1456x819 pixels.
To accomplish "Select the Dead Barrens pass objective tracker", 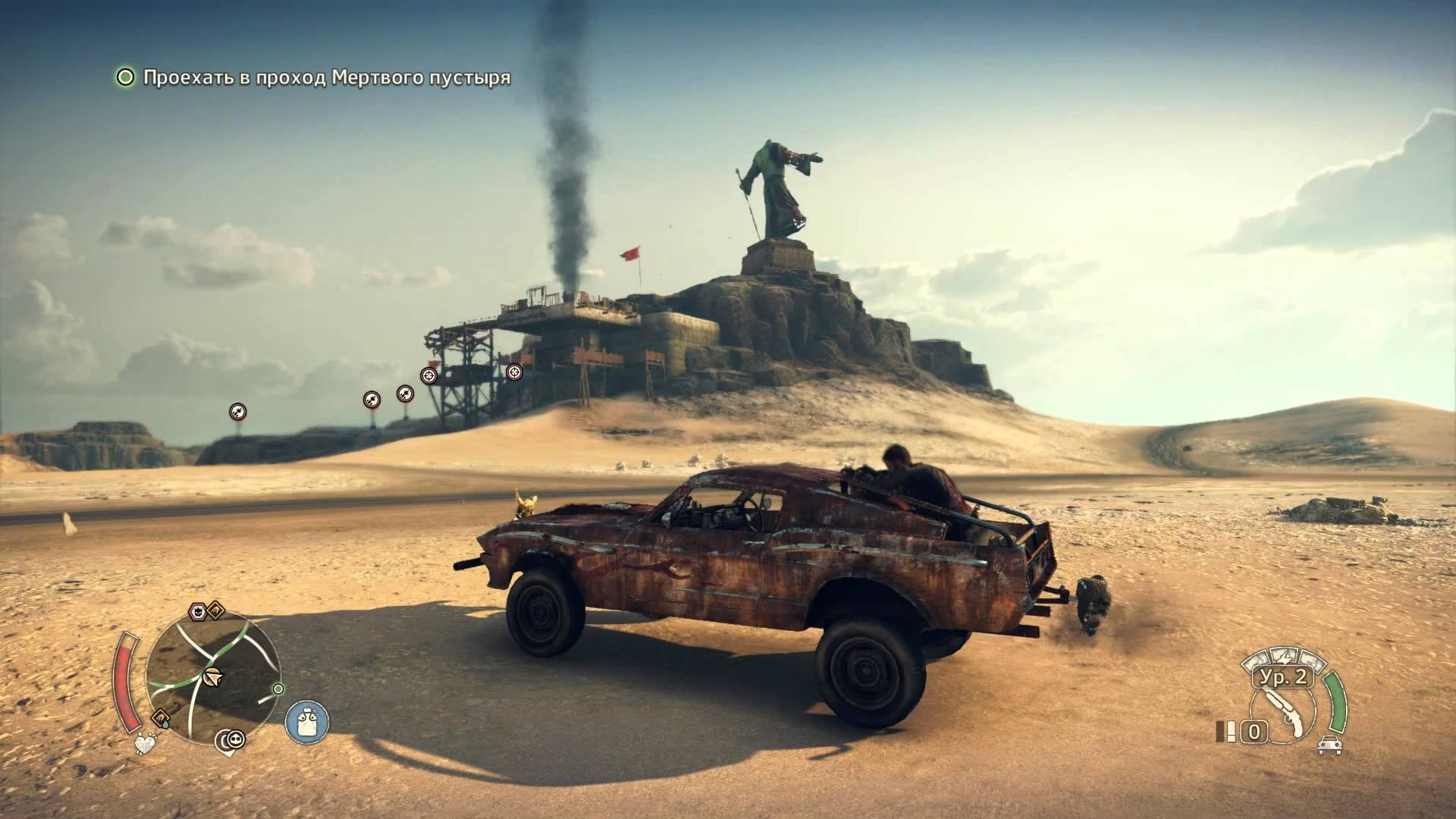I will coord(326,78).
